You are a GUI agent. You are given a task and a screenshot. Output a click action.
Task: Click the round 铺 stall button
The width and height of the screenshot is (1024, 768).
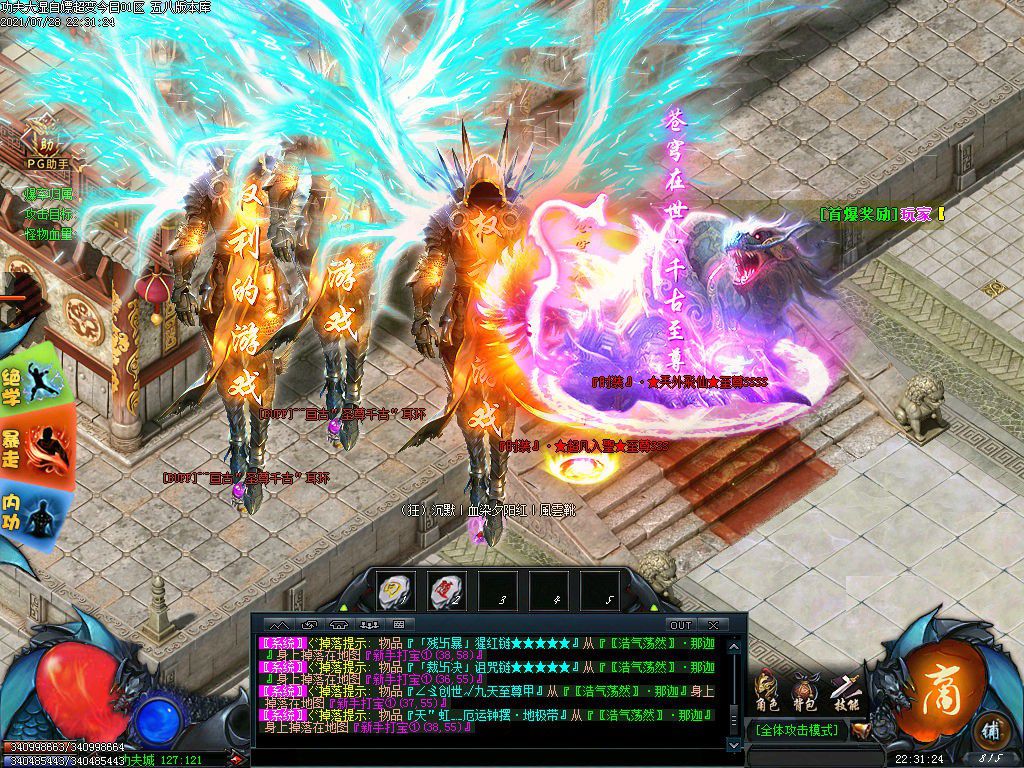point(990,728)
